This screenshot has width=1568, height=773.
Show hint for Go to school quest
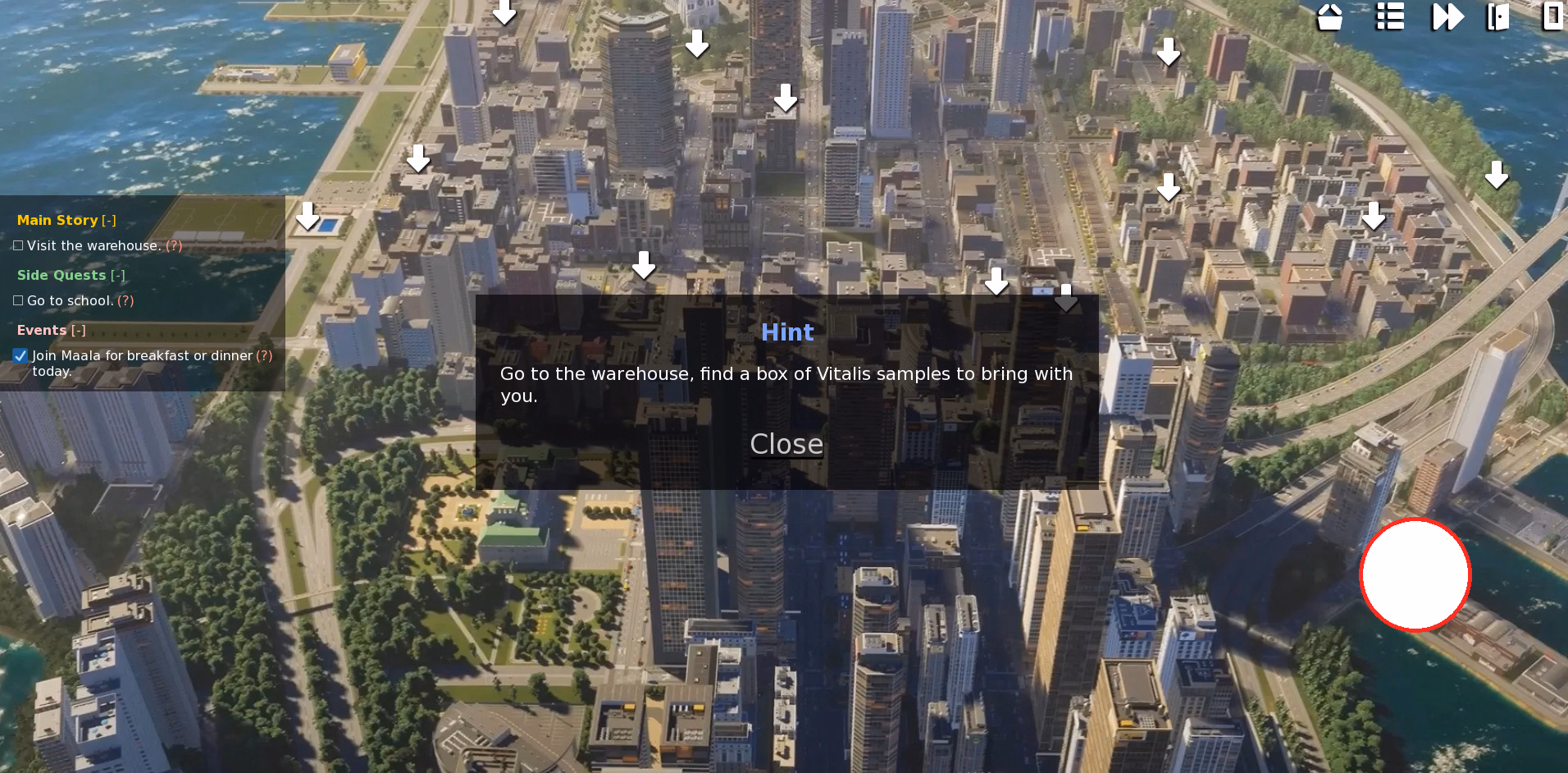point(125,300)
